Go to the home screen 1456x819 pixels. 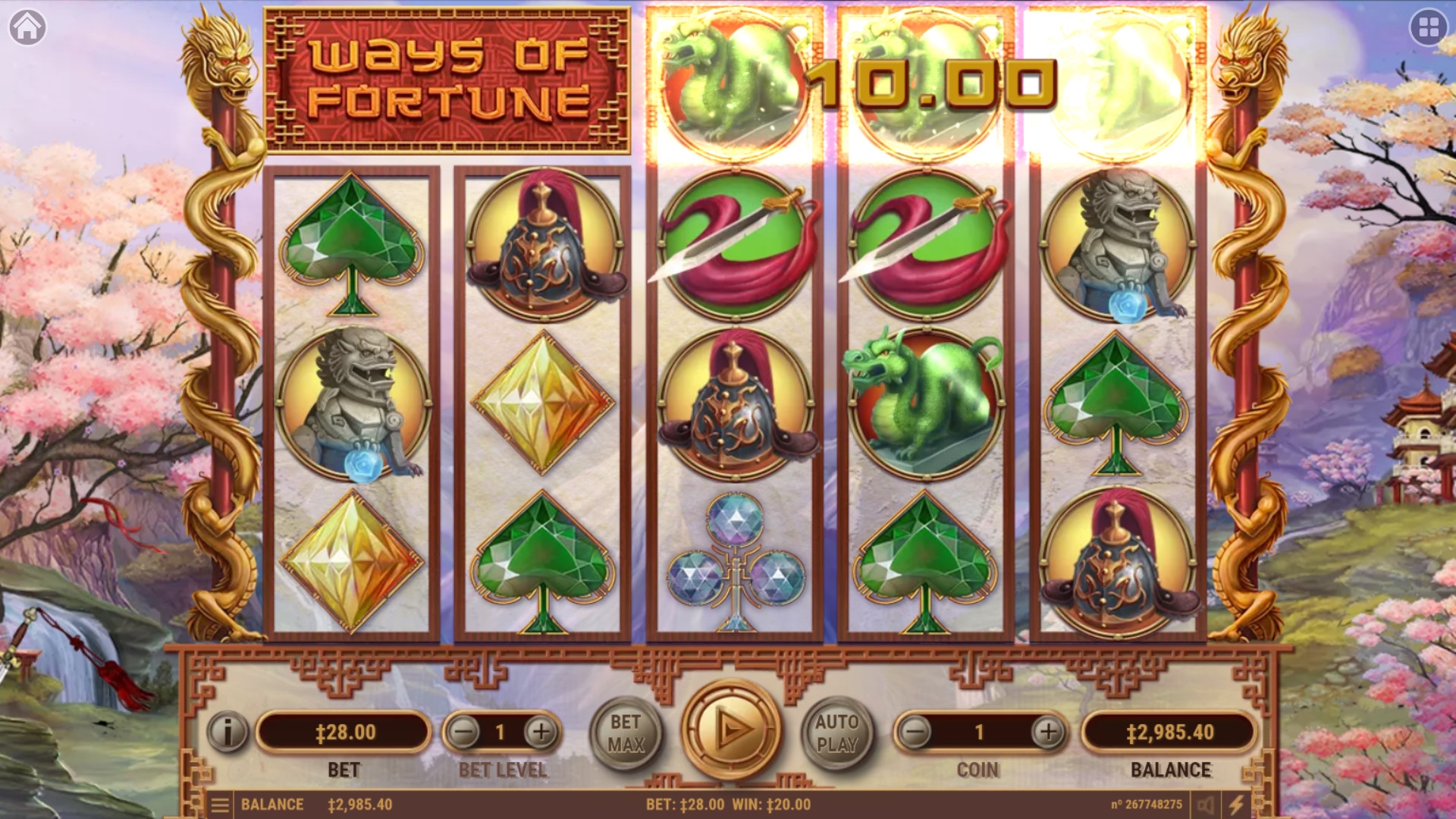coord(27,27)
